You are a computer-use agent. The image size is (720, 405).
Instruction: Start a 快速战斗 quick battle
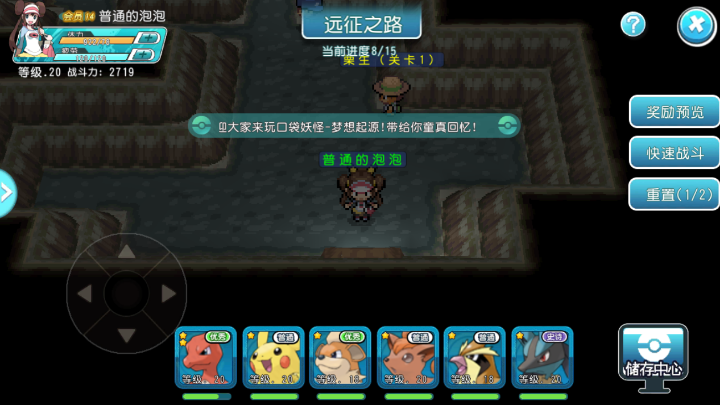click(673, 152)
